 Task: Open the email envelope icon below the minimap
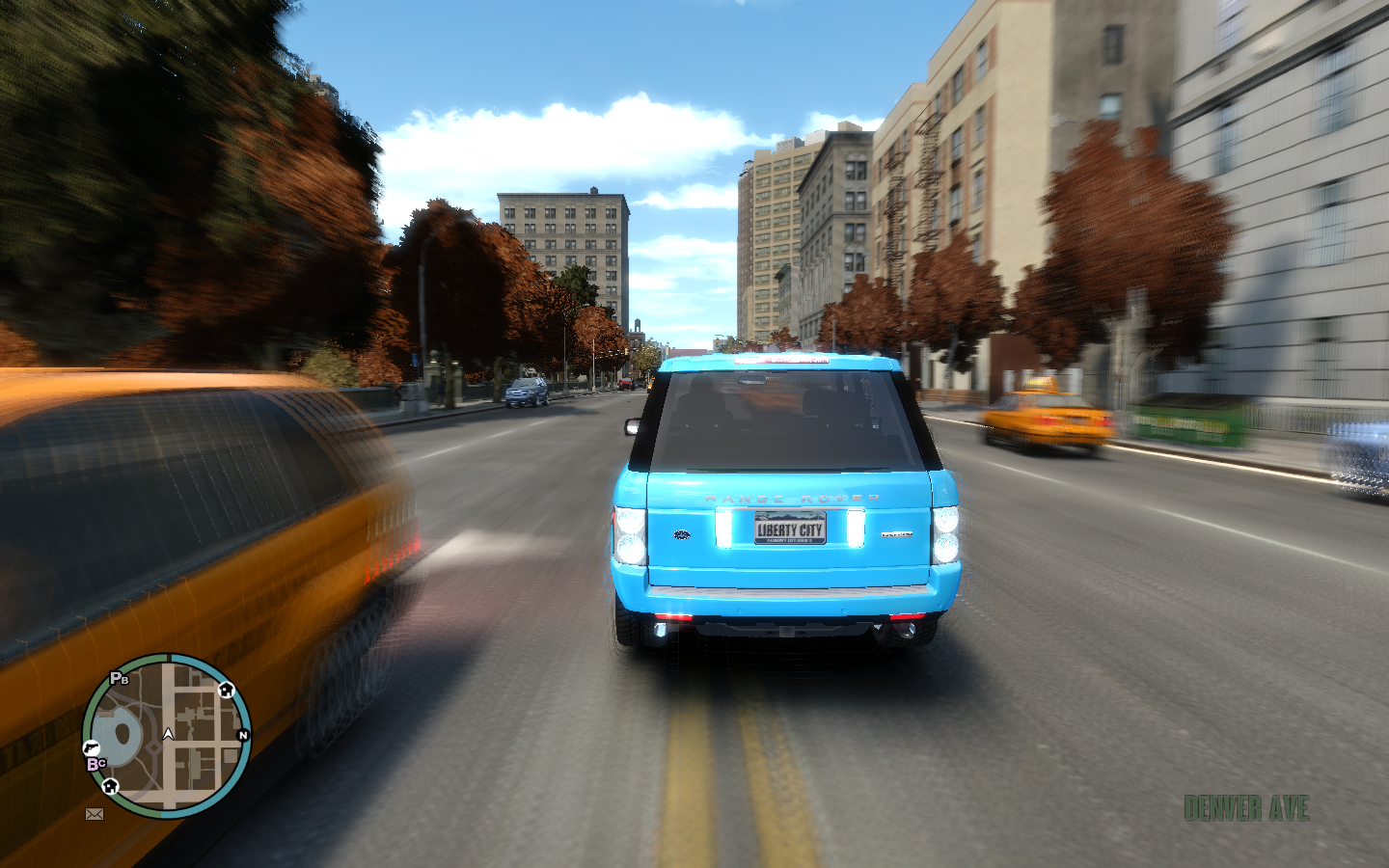click(94, 813)
